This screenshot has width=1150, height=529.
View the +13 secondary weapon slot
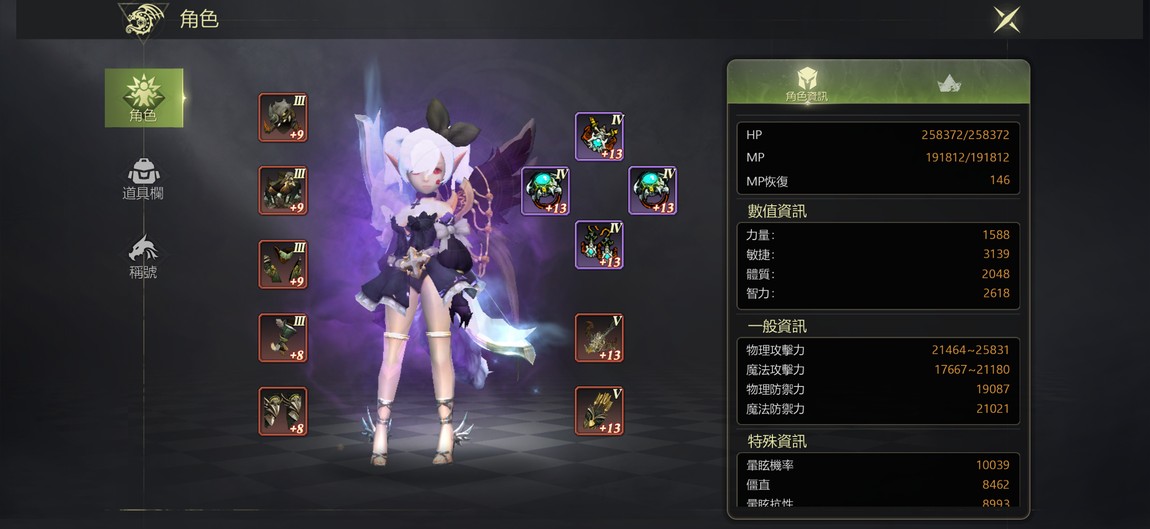(599, 411)
